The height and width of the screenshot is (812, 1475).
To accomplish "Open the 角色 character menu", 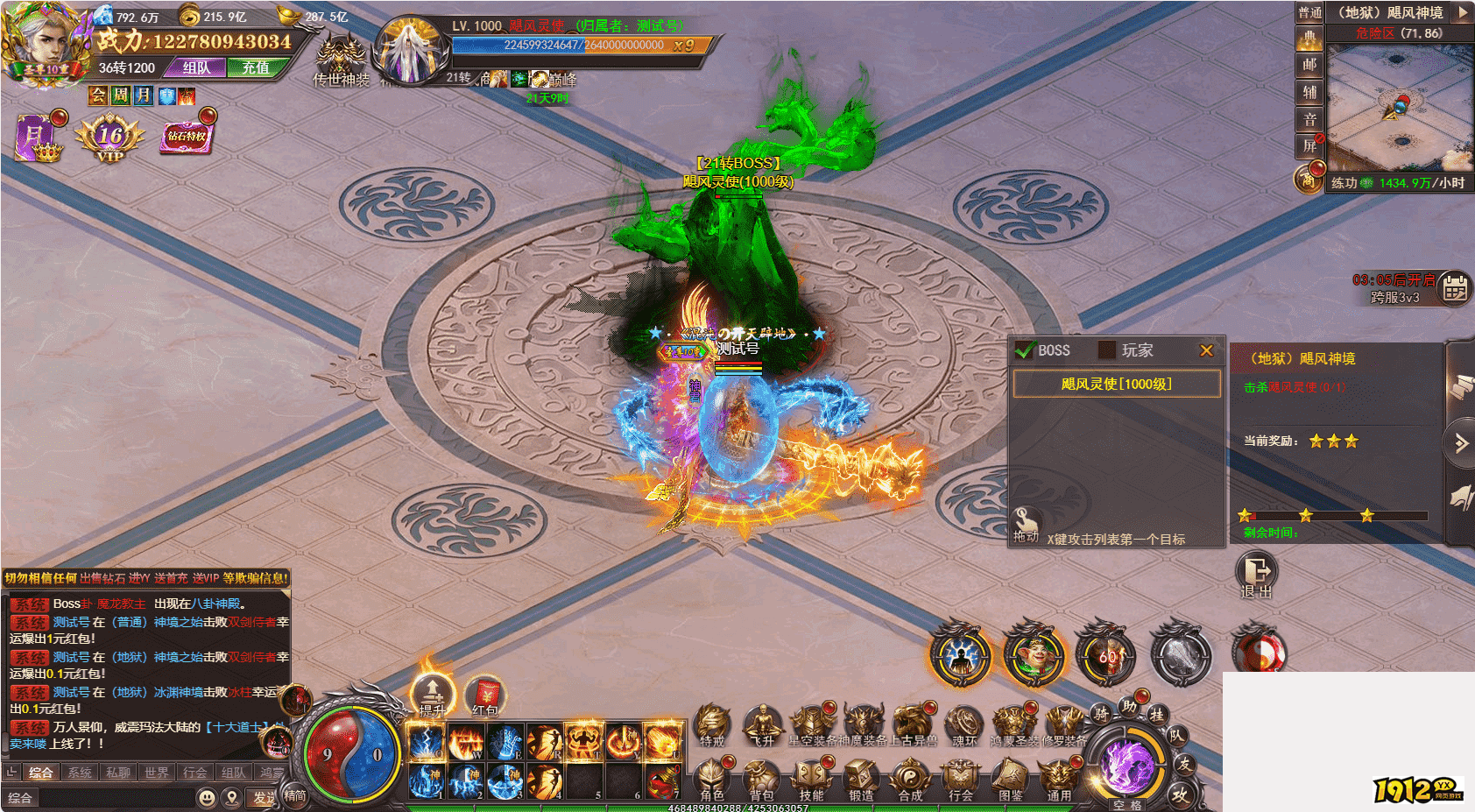I will (x=712, y=780).
